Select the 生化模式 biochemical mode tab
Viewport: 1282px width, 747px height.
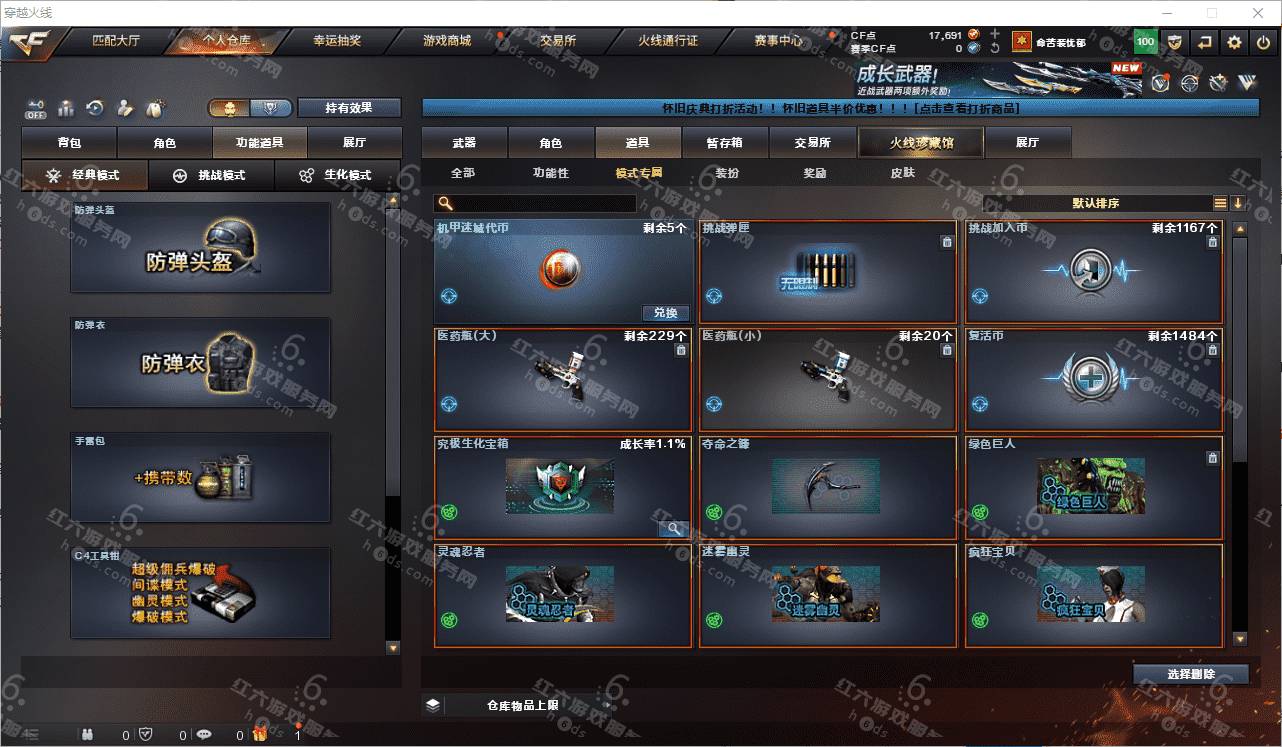coord(337,175)
